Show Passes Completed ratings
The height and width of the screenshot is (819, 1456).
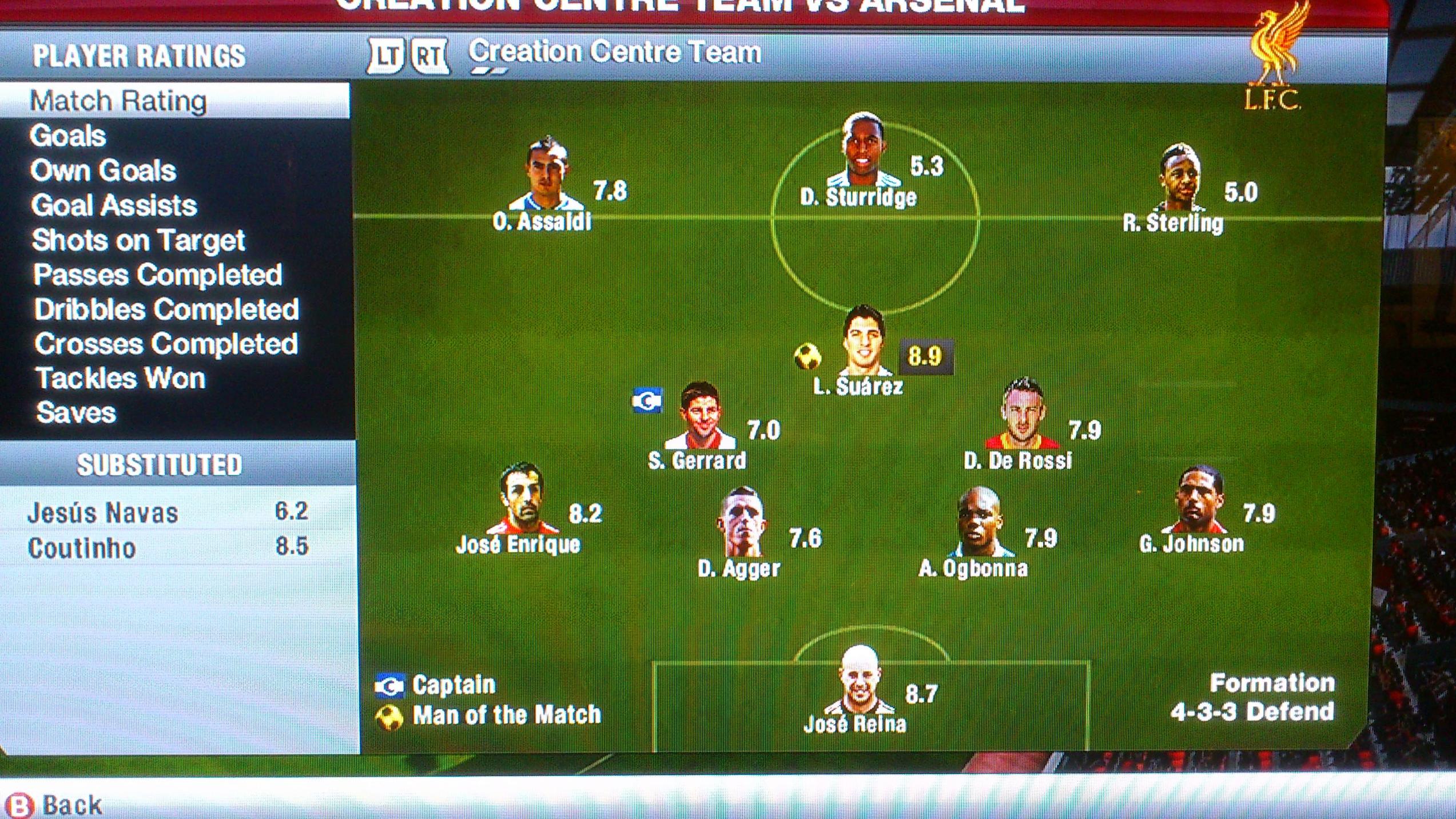(158, 275)
